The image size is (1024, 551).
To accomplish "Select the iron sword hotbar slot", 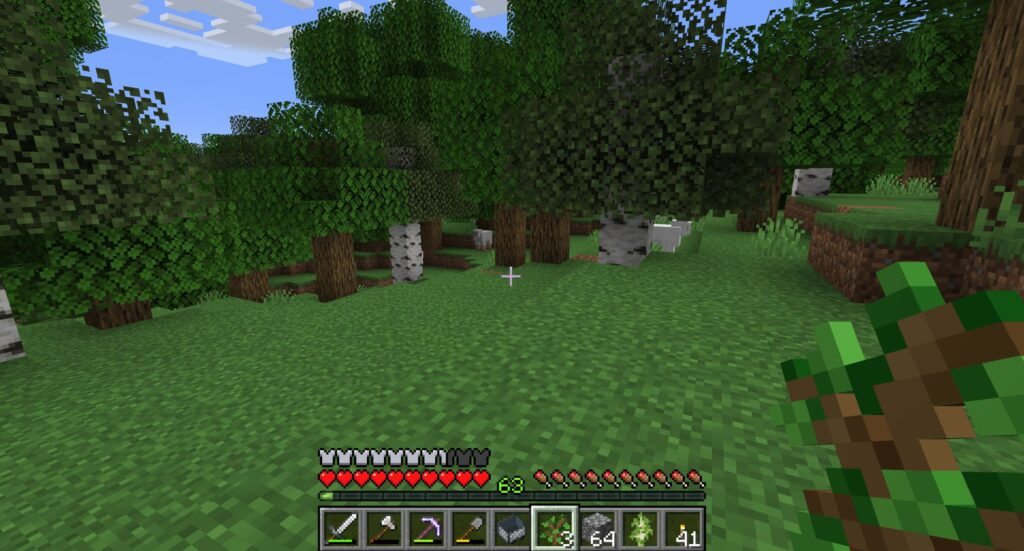I will [x=340, y=527].
